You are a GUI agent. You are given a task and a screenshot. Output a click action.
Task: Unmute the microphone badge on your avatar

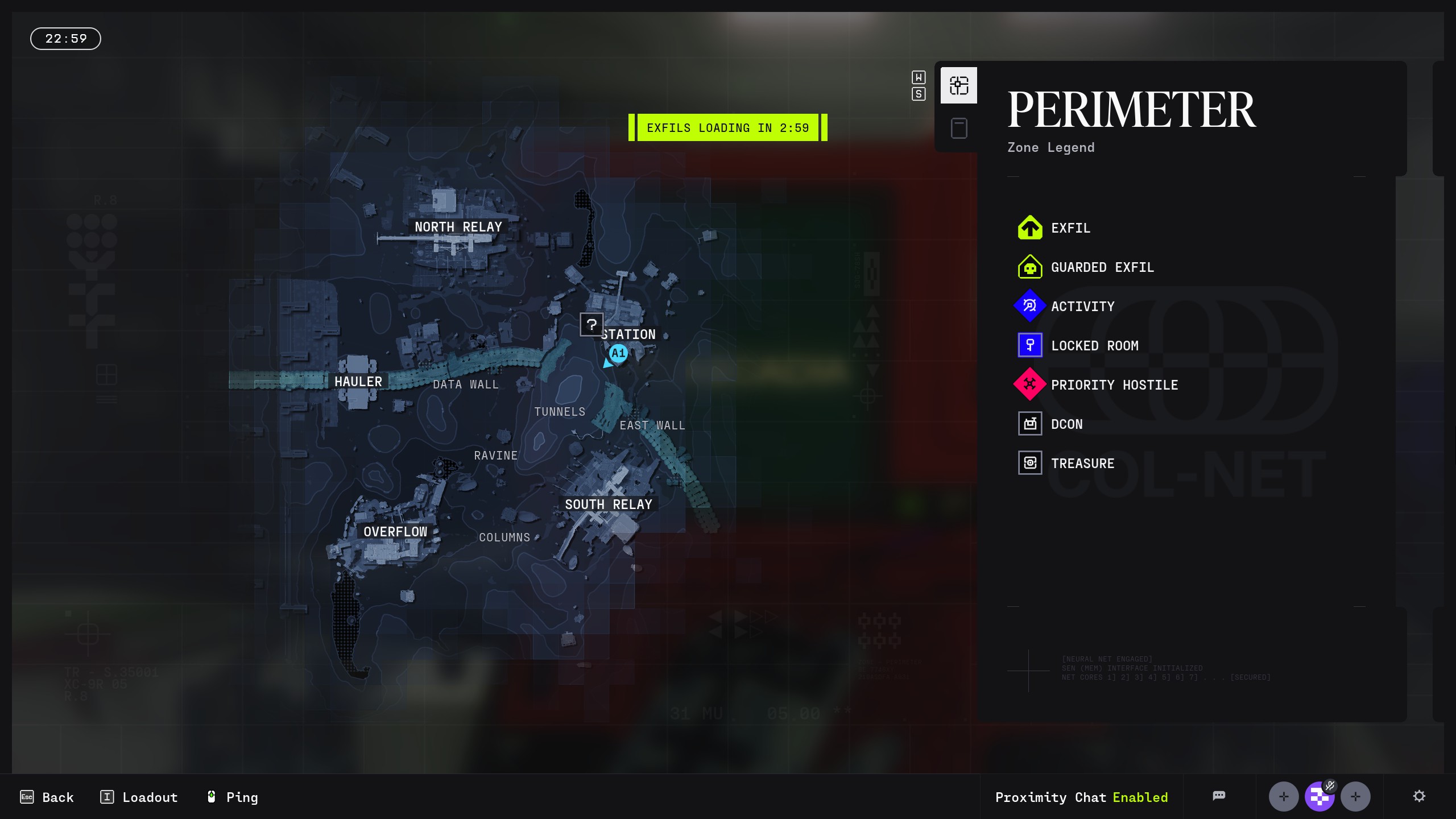click(x=1330, y=787)
